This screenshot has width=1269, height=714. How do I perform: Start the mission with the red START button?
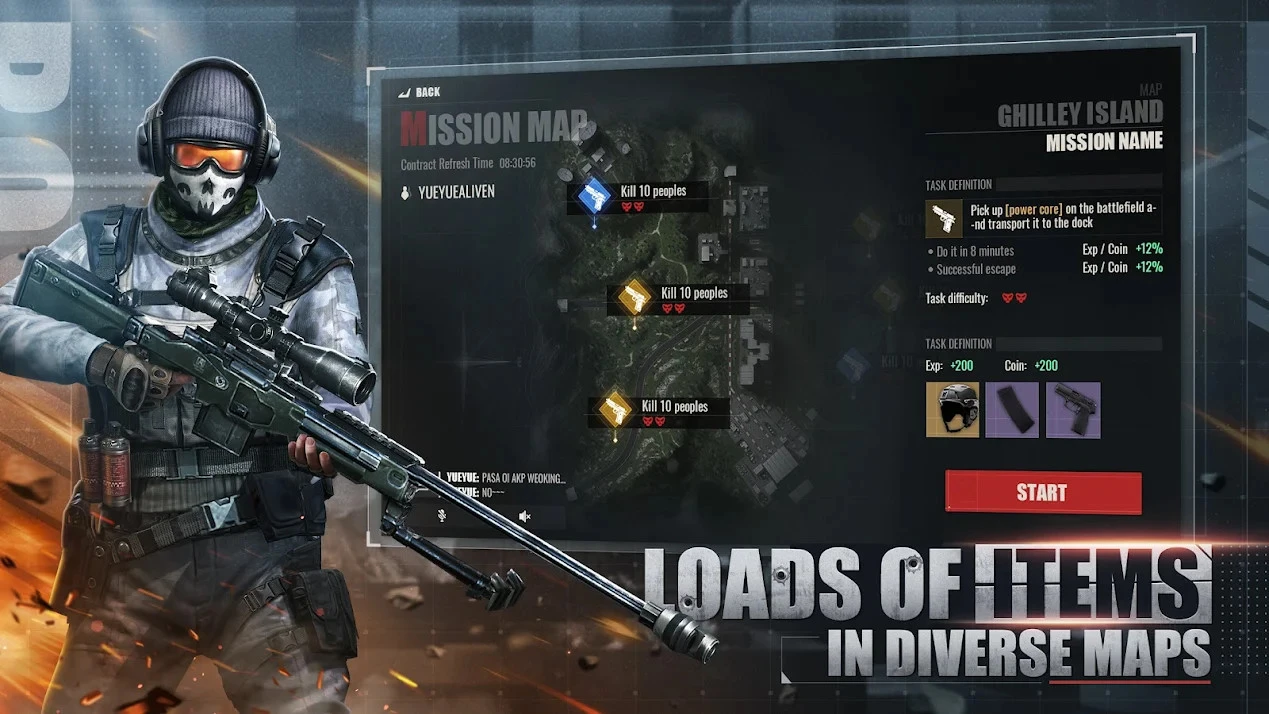point(1042,492)
